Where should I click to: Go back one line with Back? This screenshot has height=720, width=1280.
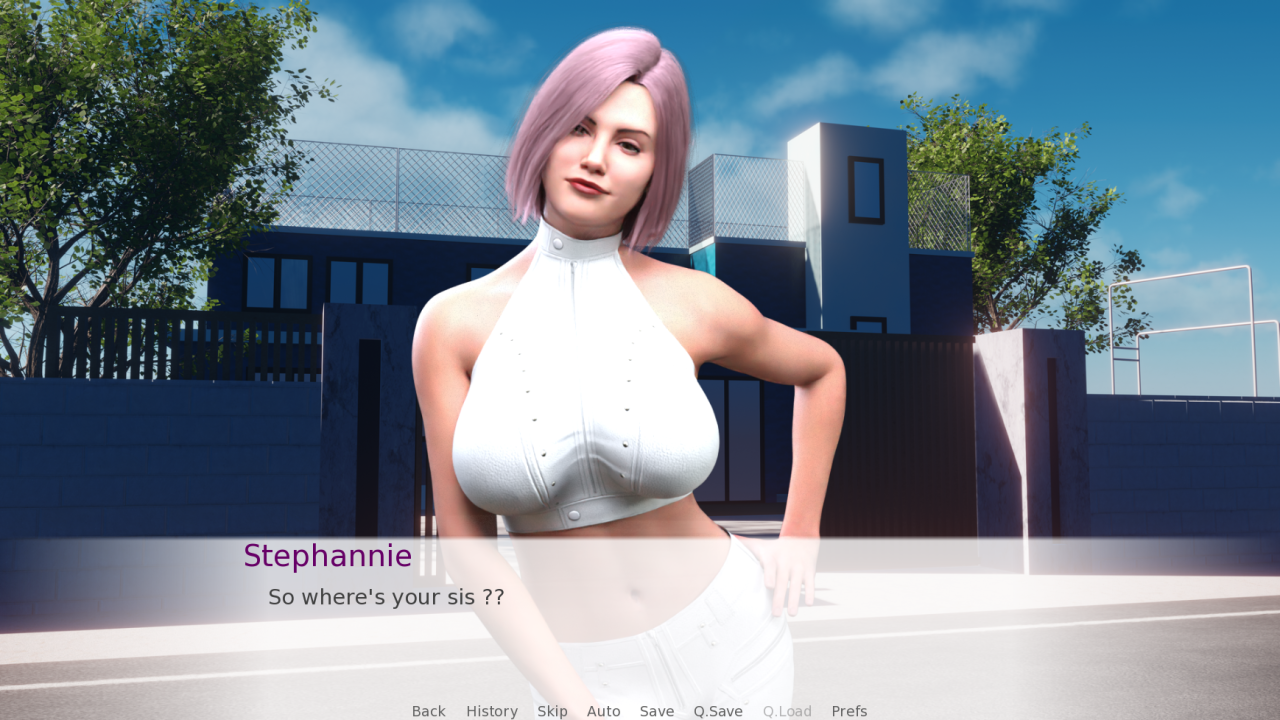(x=428, y=711)
